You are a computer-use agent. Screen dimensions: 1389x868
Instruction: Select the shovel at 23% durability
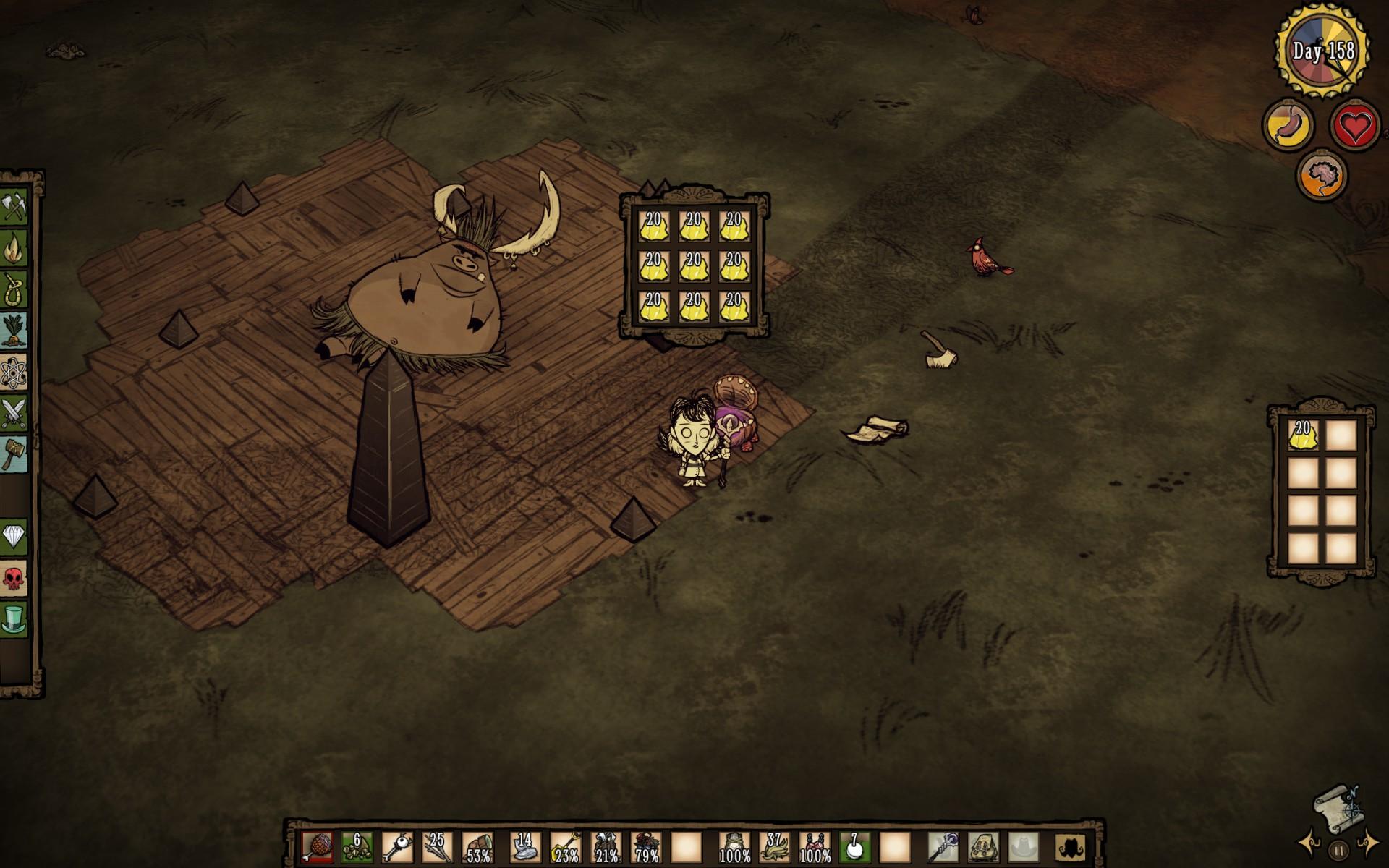[x=566, y=846]
